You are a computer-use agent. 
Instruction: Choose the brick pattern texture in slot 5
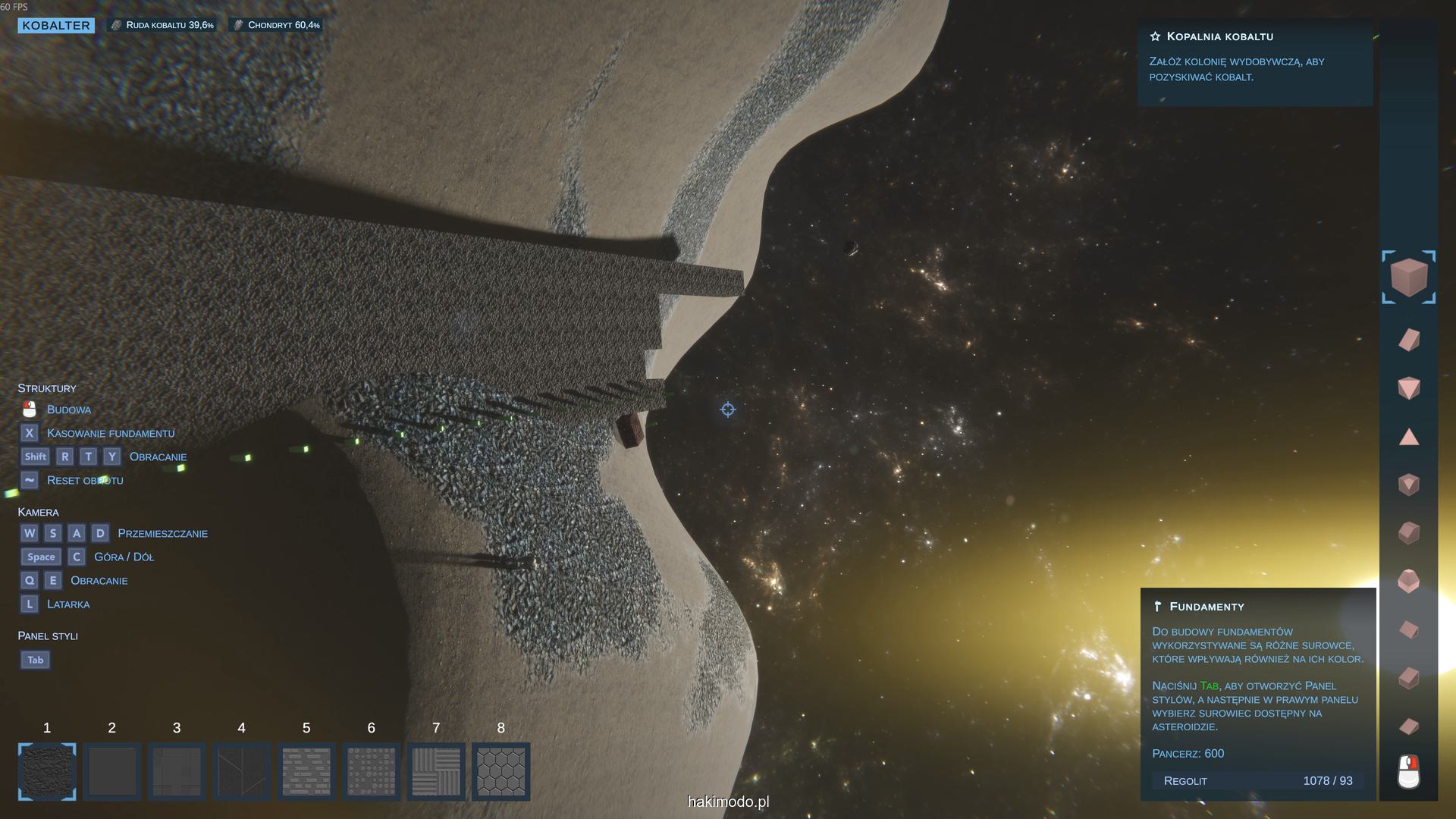point(306,771)
